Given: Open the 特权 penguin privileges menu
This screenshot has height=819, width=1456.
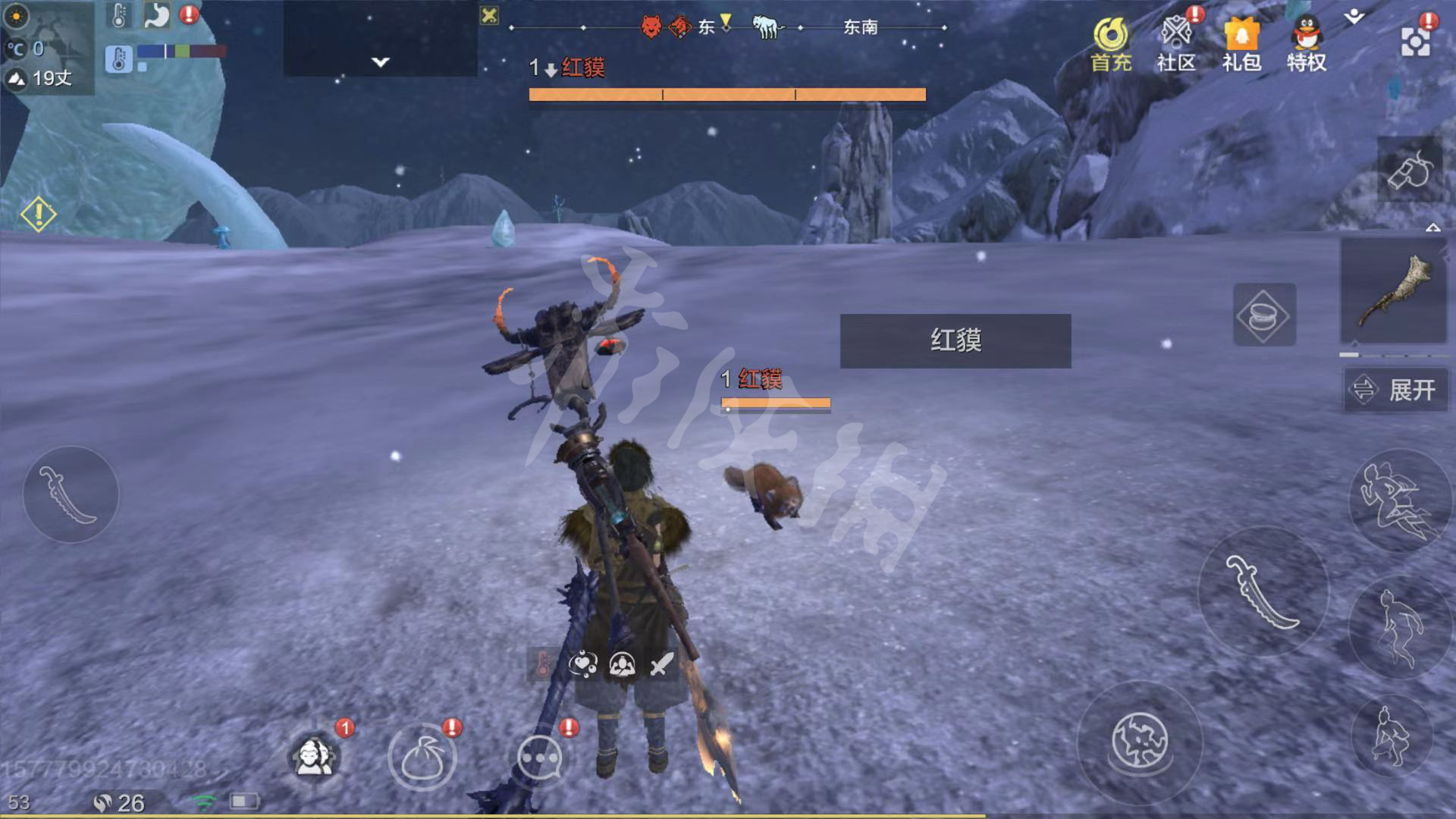Looking at the screenshot, I should (x=1307, y=45).
